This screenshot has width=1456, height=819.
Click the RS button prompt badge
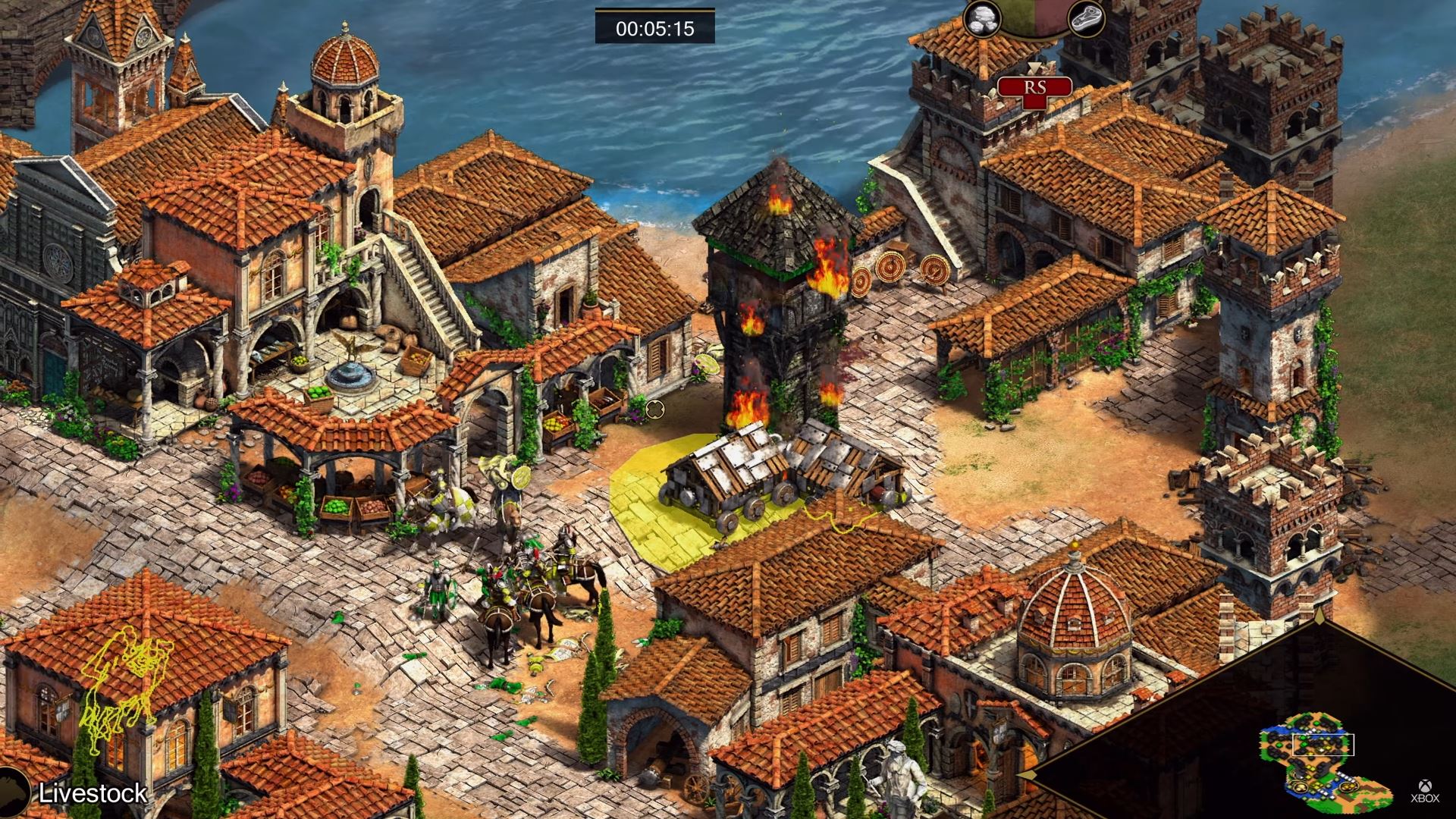[1034, 87]
